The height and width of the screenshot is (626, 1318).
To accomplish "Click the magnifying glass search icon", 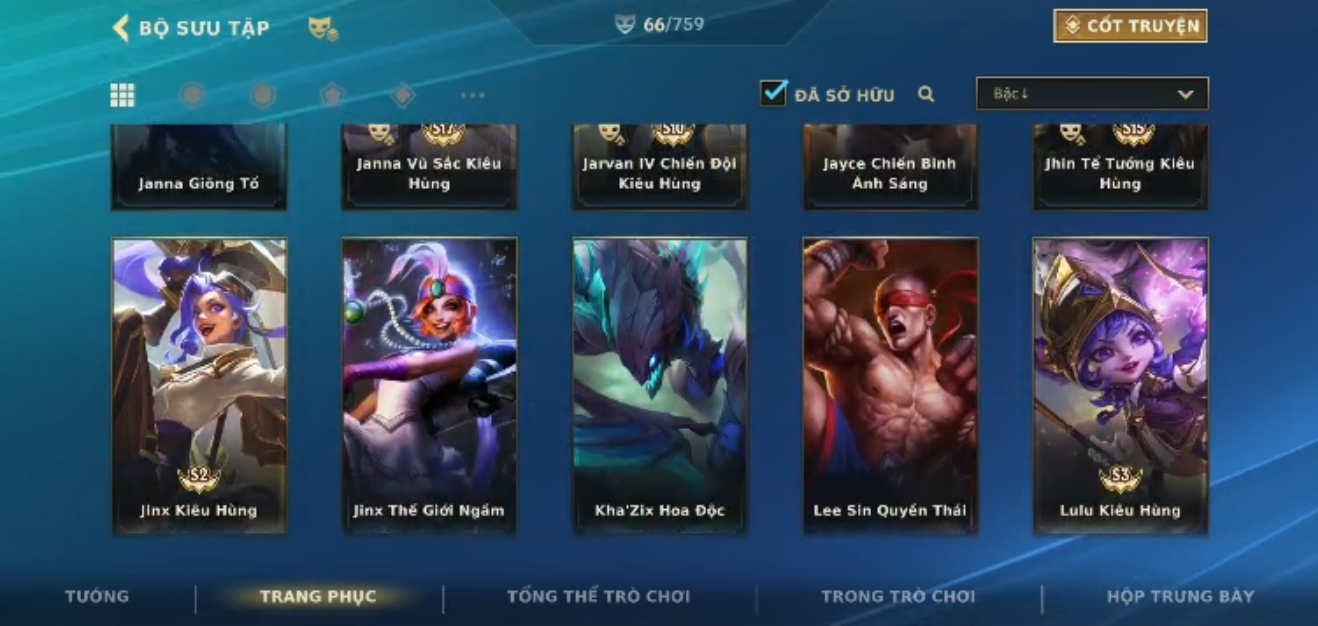I will pos(926,95).
